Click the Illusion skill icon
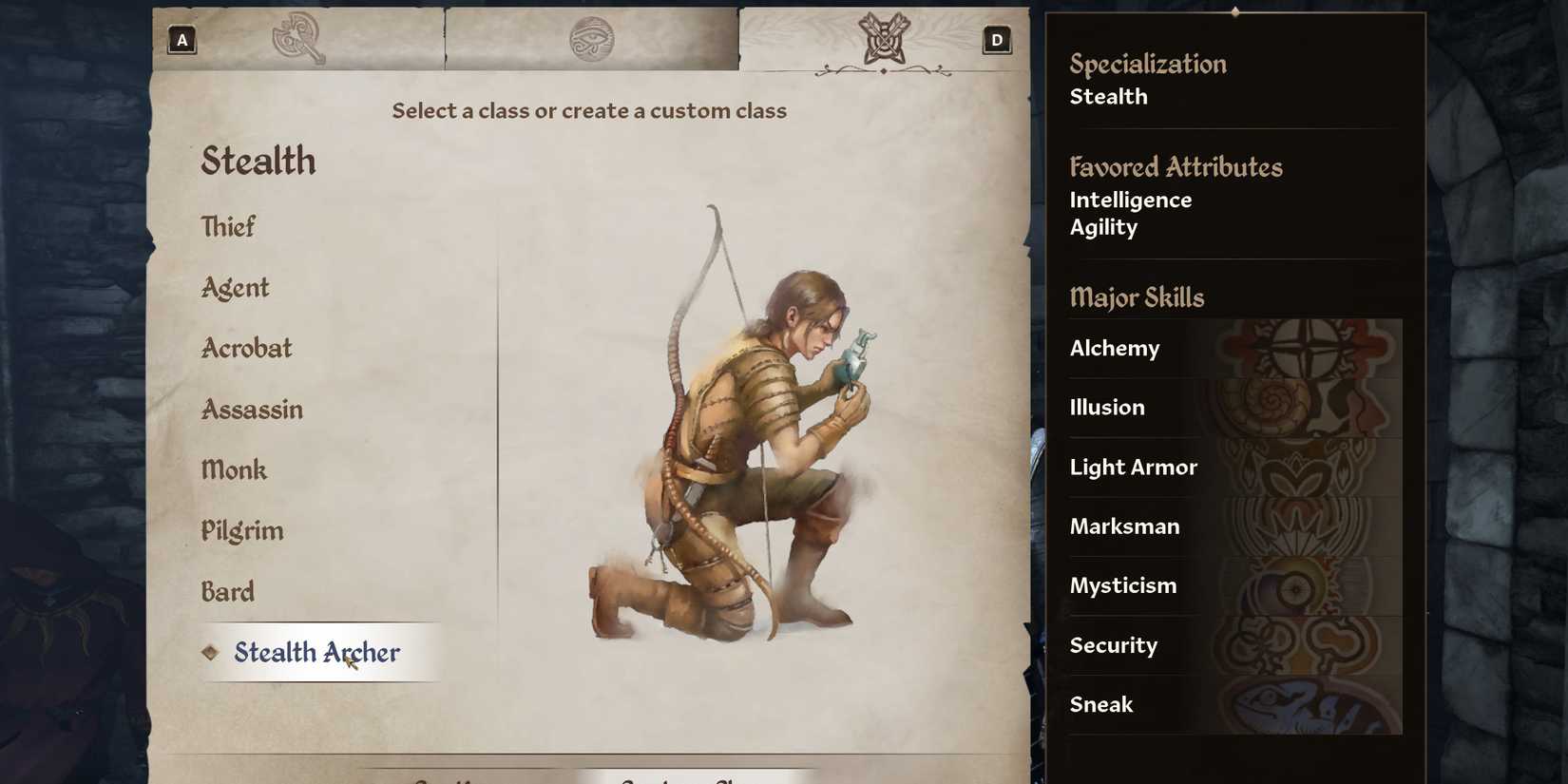The image size is (1568, 784). [1311, 407]
